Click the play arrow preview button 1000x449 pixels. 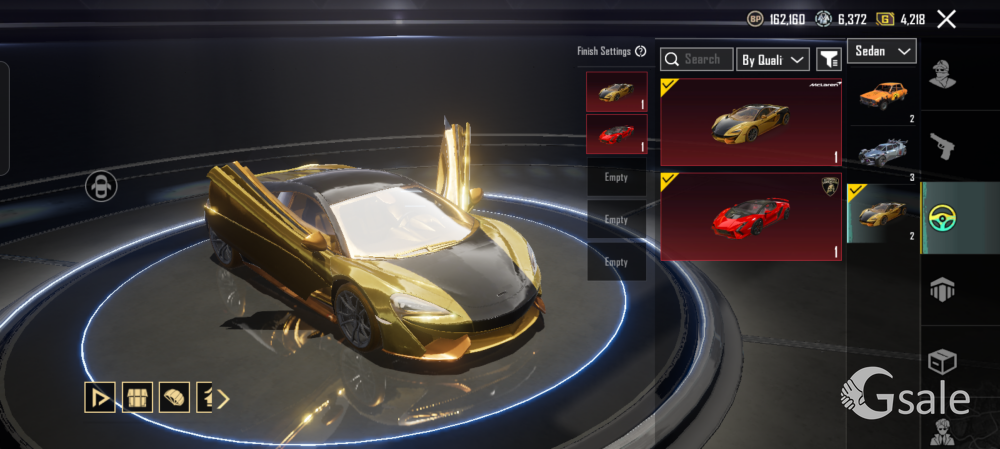[99, 398]
